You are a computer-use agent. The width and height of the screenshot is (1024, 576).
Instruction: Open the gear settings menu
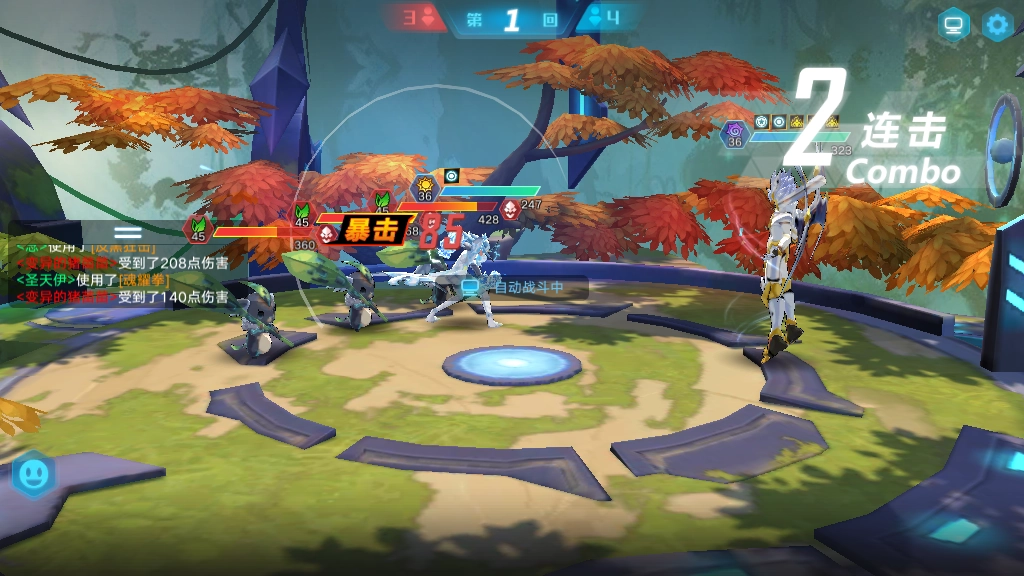click(x=997, y=25)
